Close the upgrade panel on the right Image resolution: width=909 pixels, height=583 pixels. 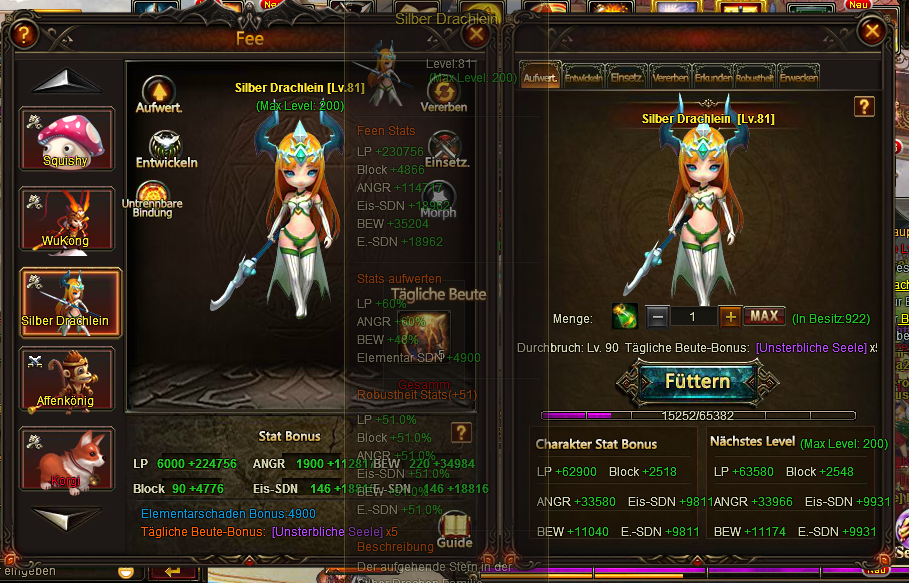[873, 32]
